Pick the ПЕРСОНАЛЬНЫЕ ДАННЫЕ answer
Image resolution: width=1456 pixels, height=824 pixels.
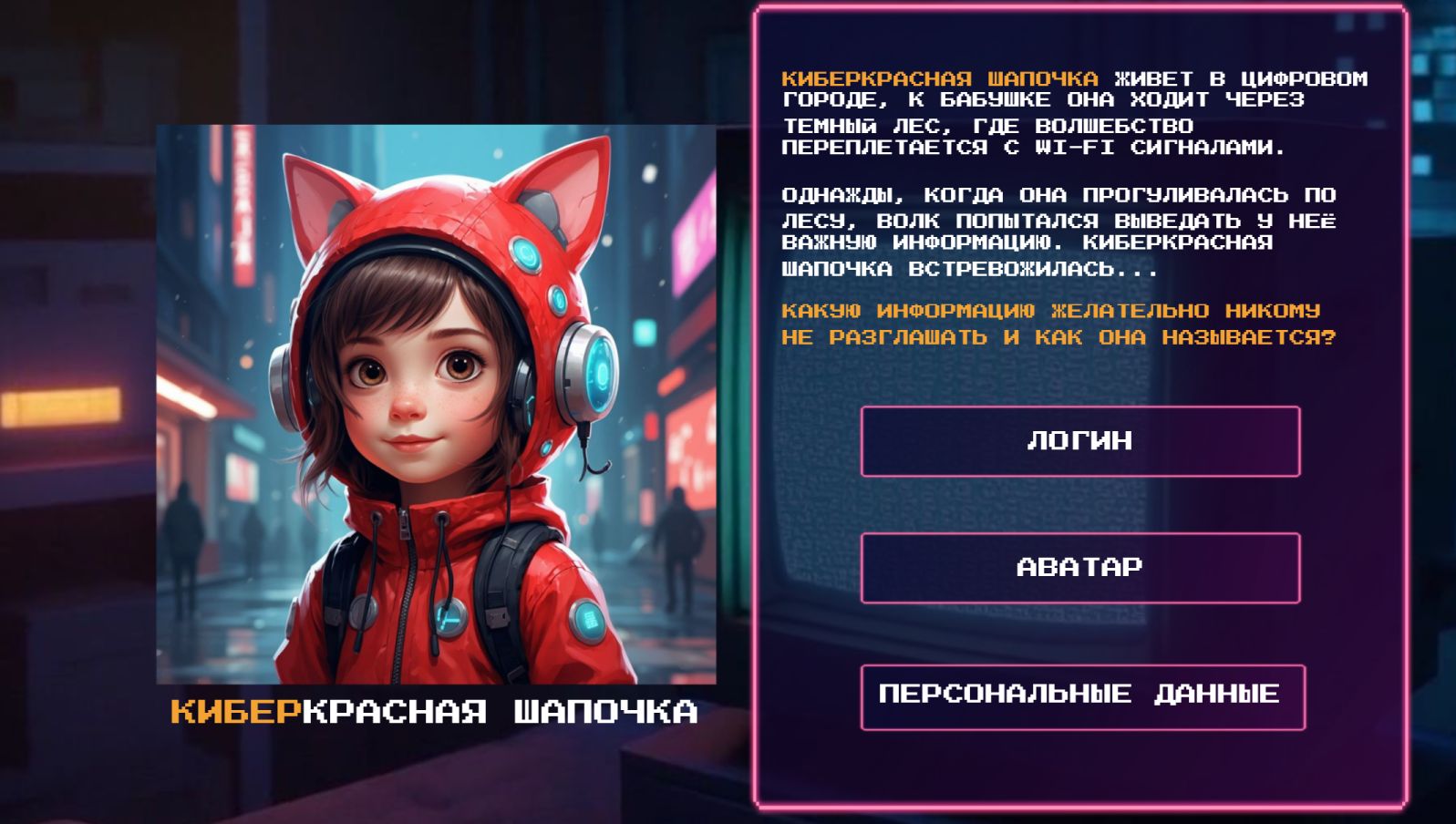coord(1081,696)
